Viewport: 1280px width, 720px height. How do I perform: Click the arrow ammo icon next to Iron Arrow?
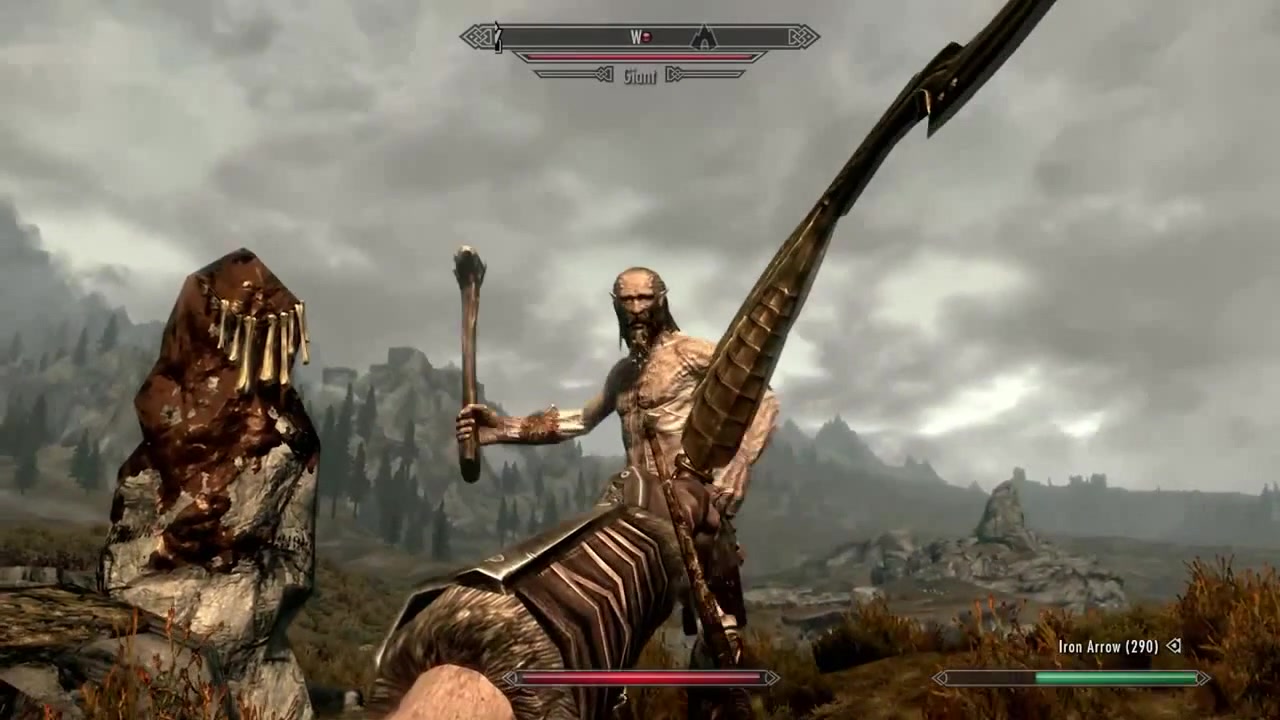1173,647
